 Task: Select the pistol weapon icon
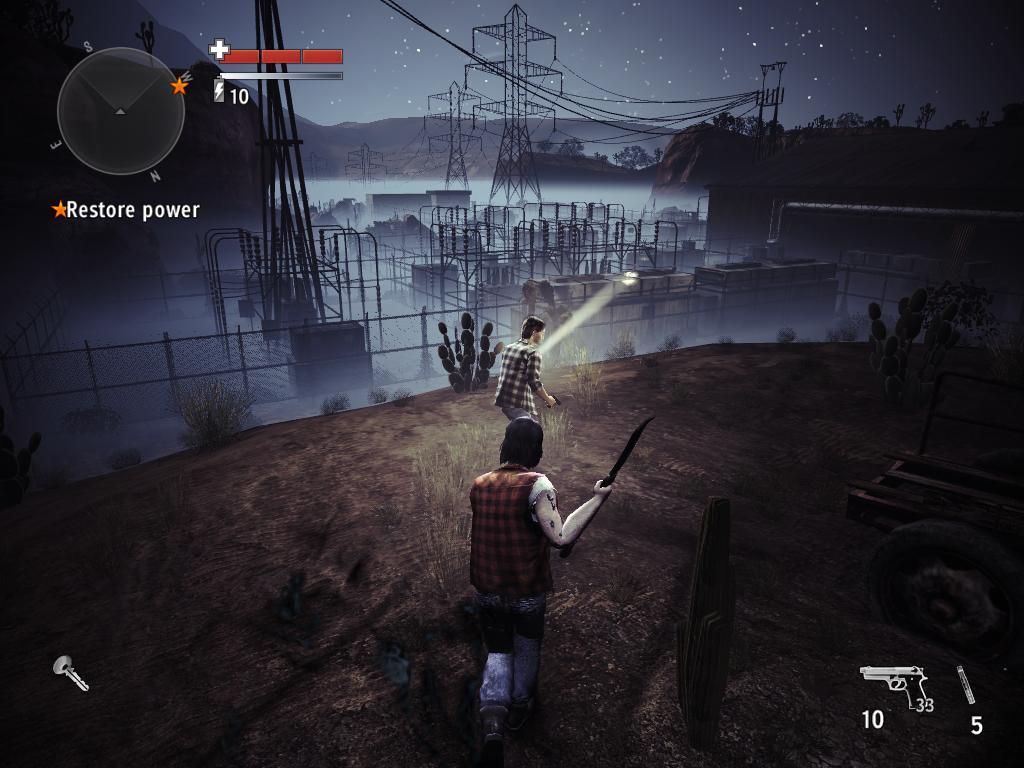pyautogui.click(x=892, y=685)
